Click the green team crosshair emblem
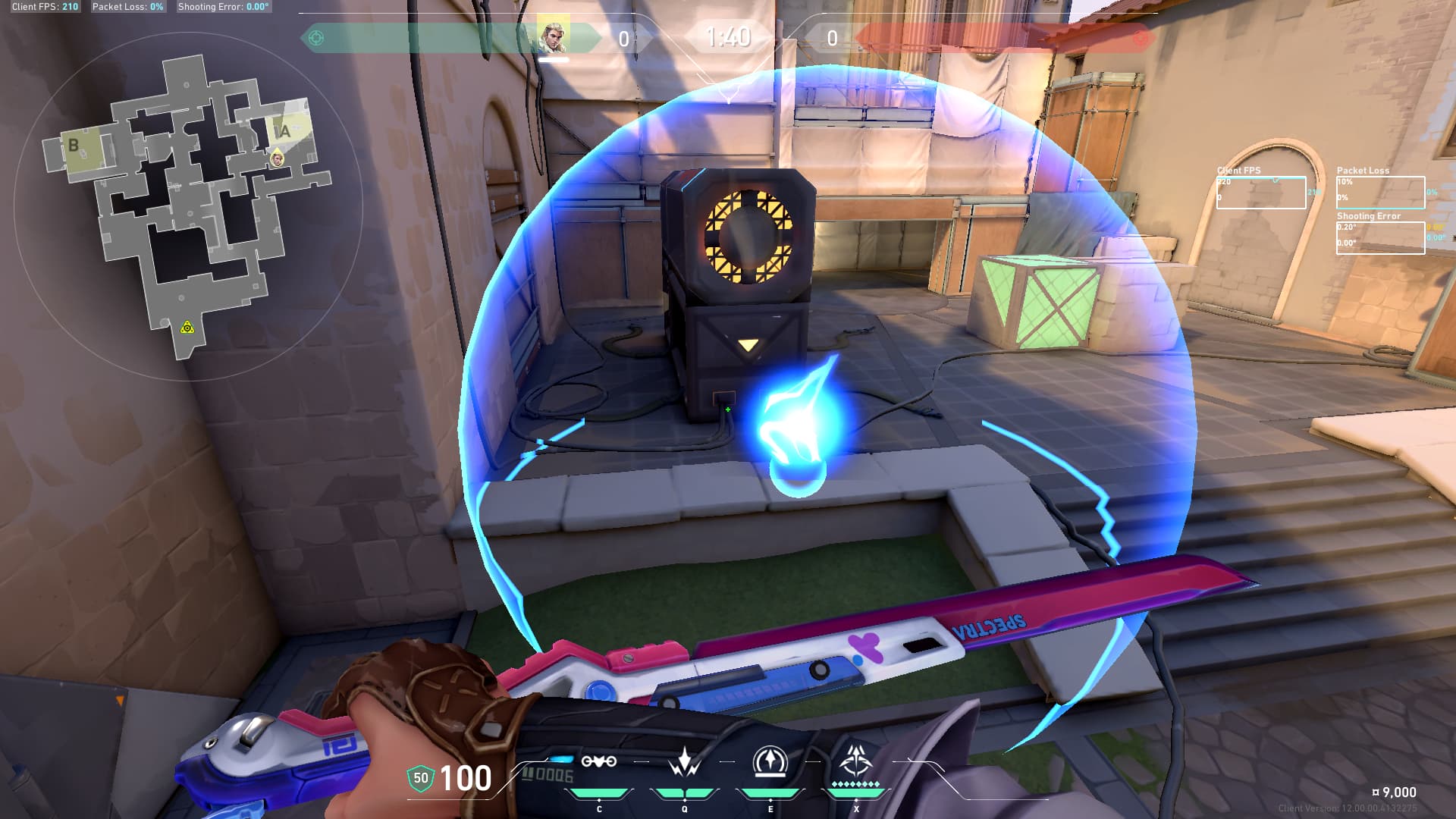This screenshot has height=819, width=1456. (316, 37)
